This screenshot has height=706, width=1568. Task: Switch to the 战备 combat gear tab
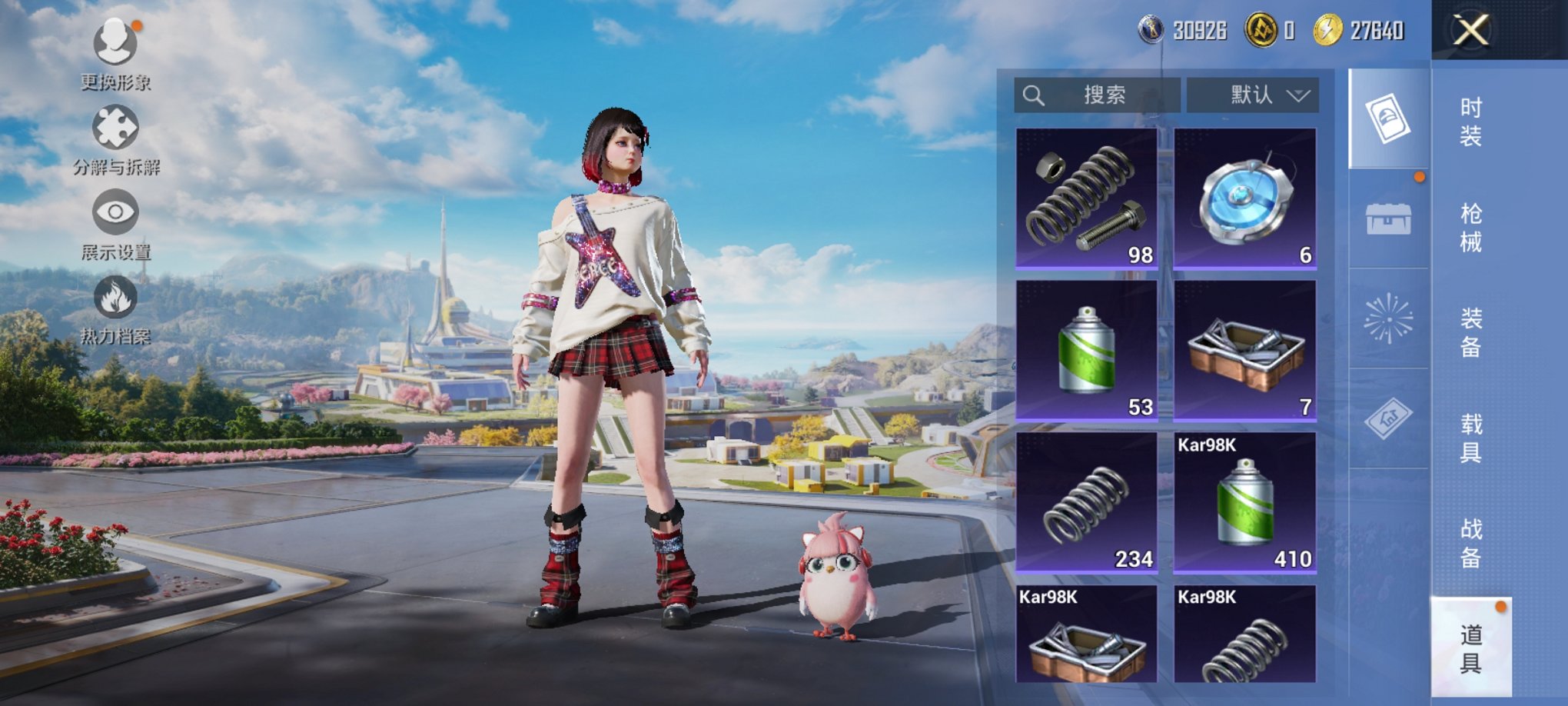click(x=1470, y=543)
